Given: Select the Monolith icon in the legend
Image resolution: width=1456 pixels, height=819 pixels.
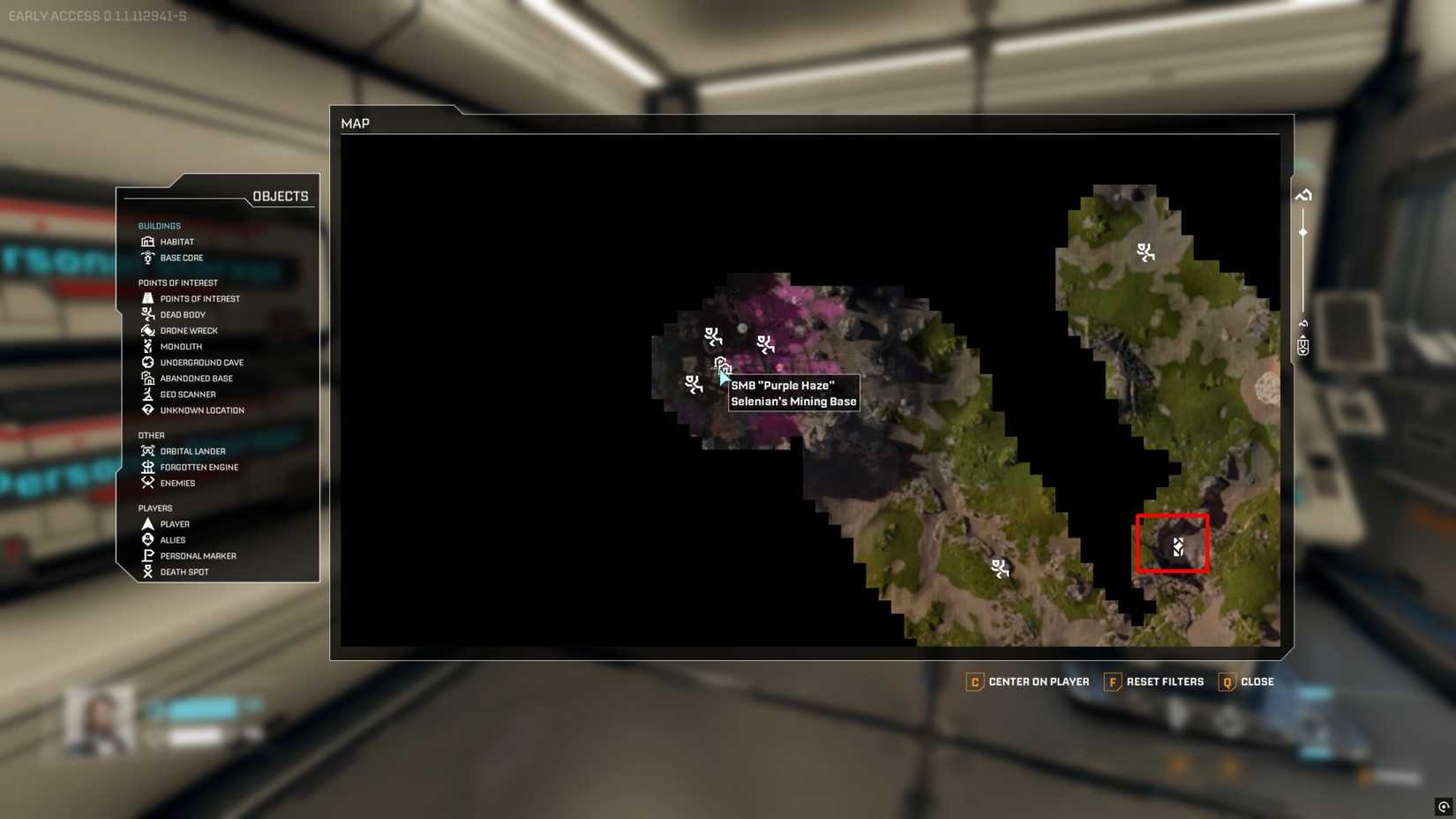Looking at the screenshot, I should tap(148, 346).
